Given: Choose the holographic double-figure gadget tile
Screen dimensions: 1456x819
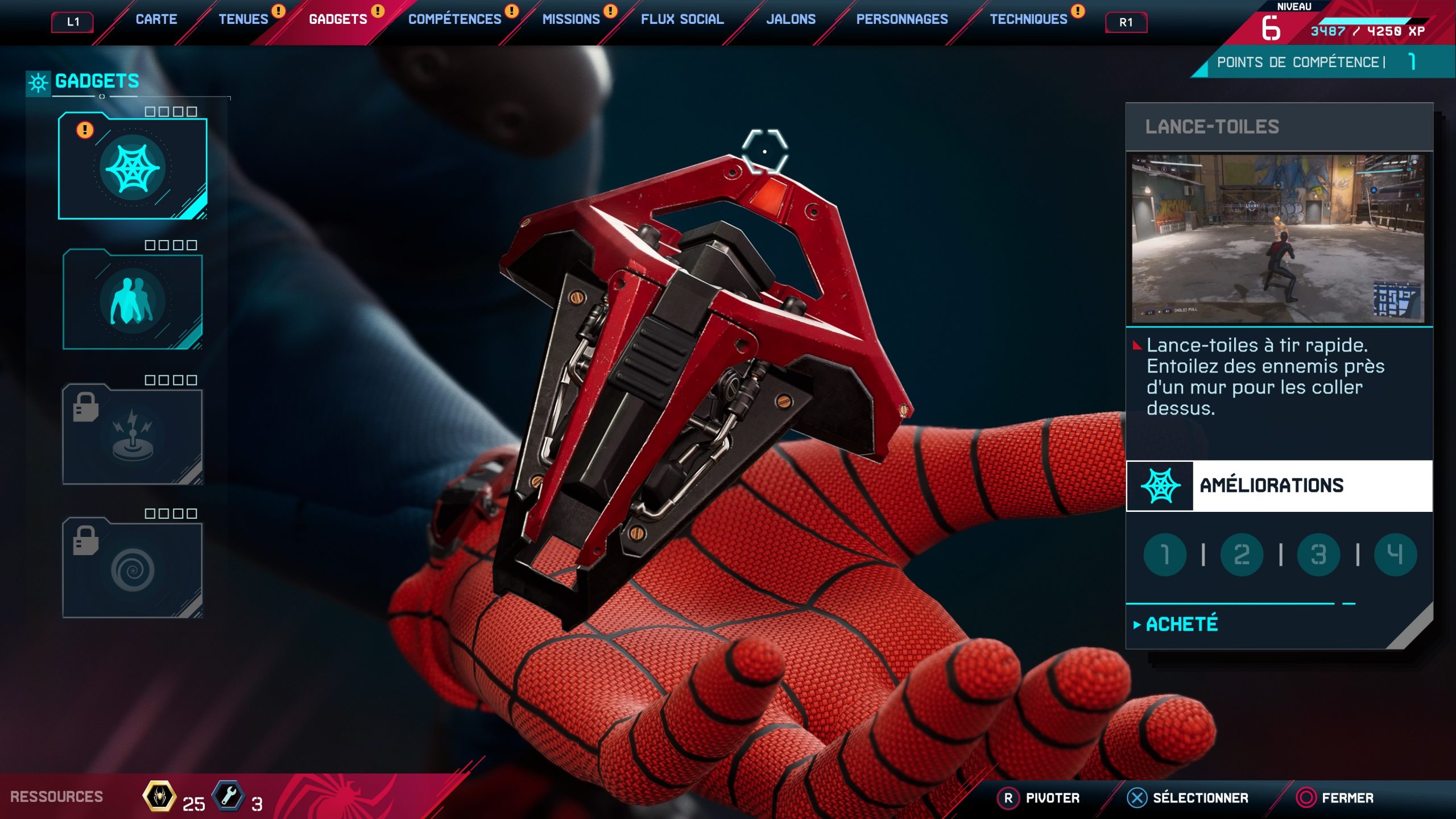Looking at the screenshot, I should click(x=133, y=300).
